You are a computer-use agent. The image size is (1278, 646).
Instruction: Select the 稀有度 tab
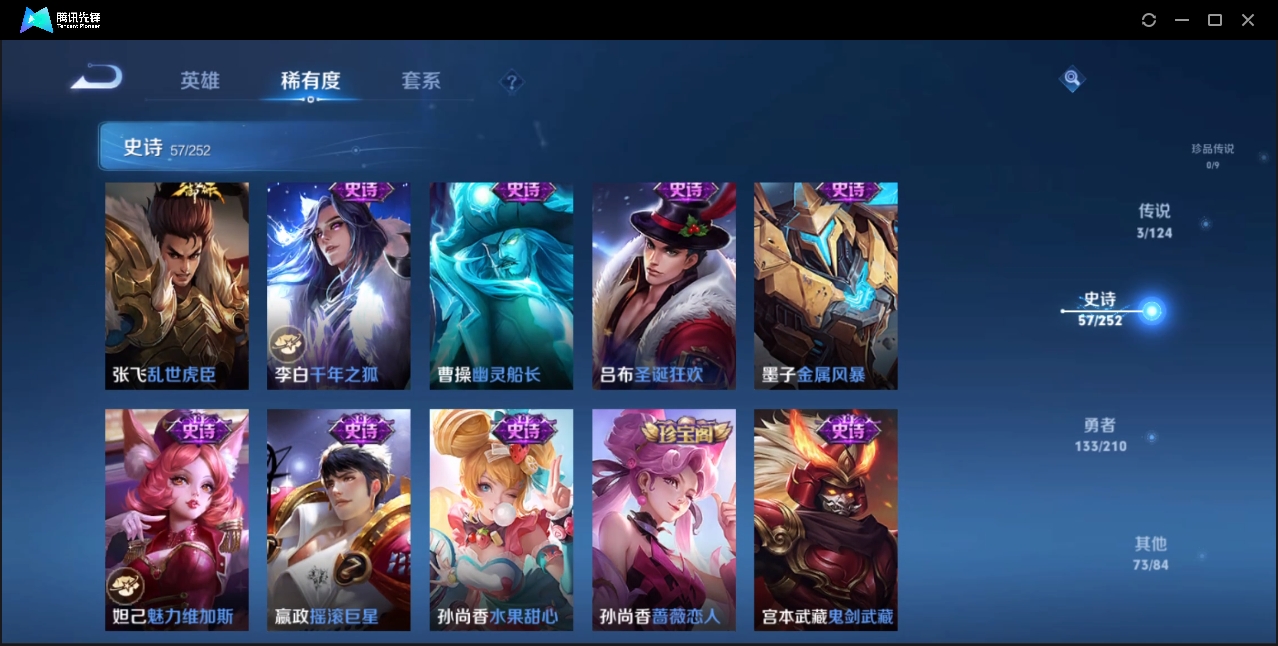pos(310,81)
